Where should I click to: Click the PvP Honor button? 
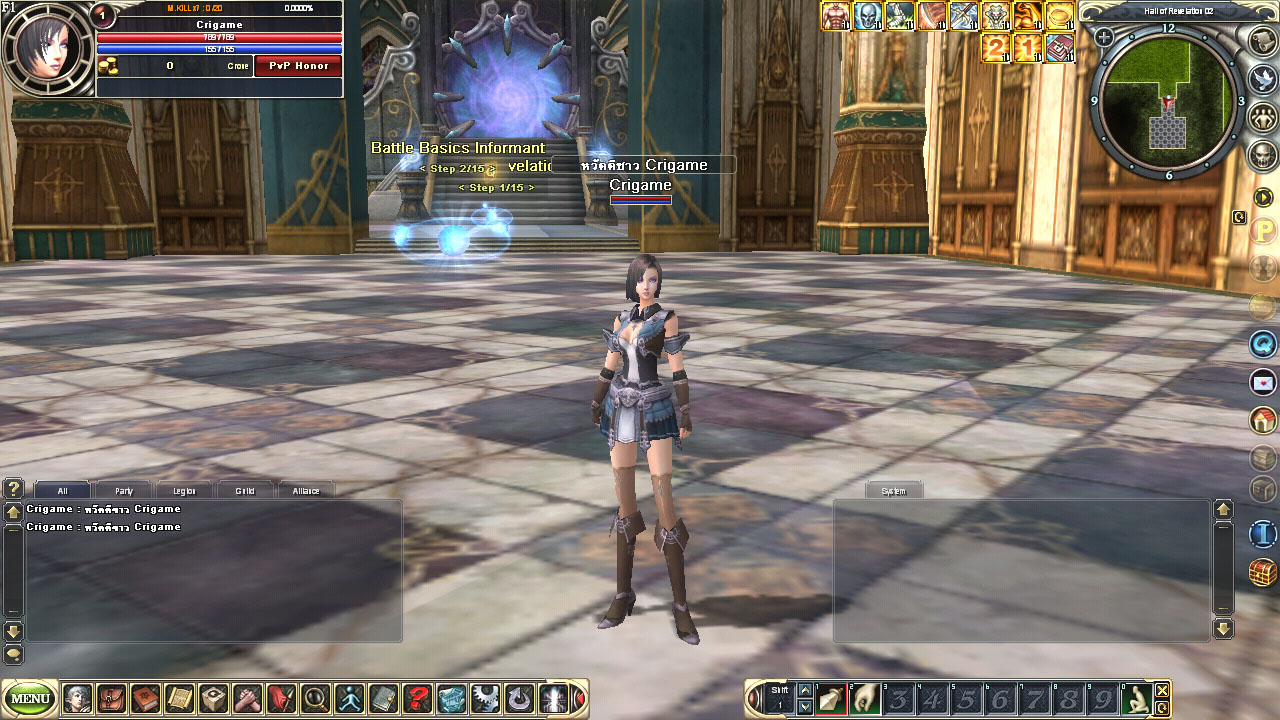click(x=298, y=66)
